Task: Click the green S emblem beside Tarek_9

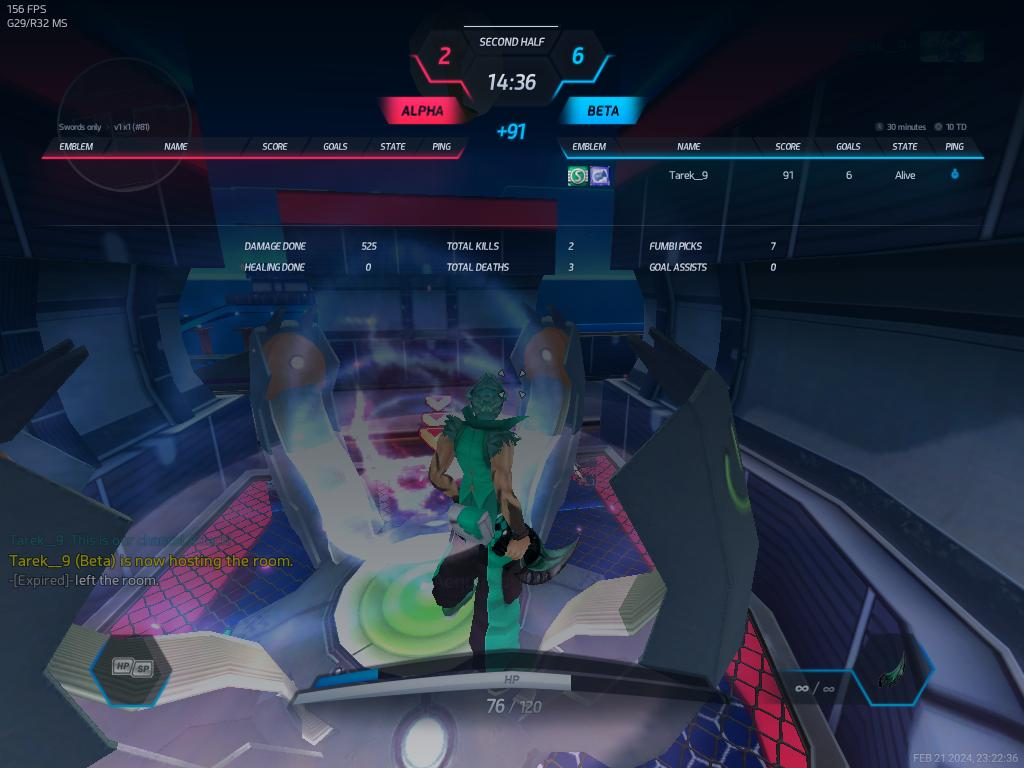Action: tap(577, 176)
